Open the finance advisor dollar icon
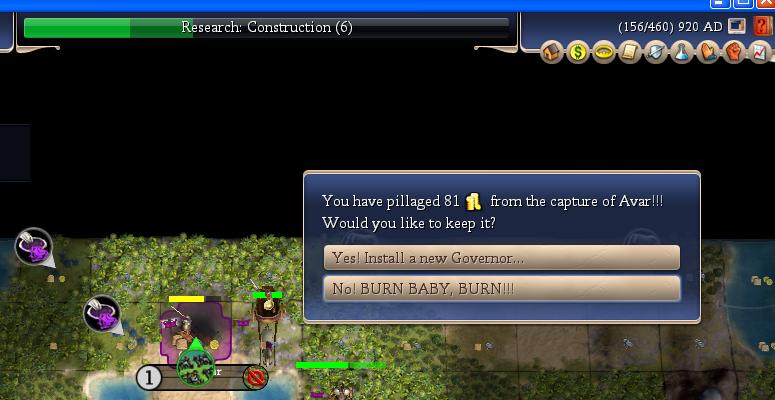The height and width of the screenshot is (400, 775). coord(578,52)
